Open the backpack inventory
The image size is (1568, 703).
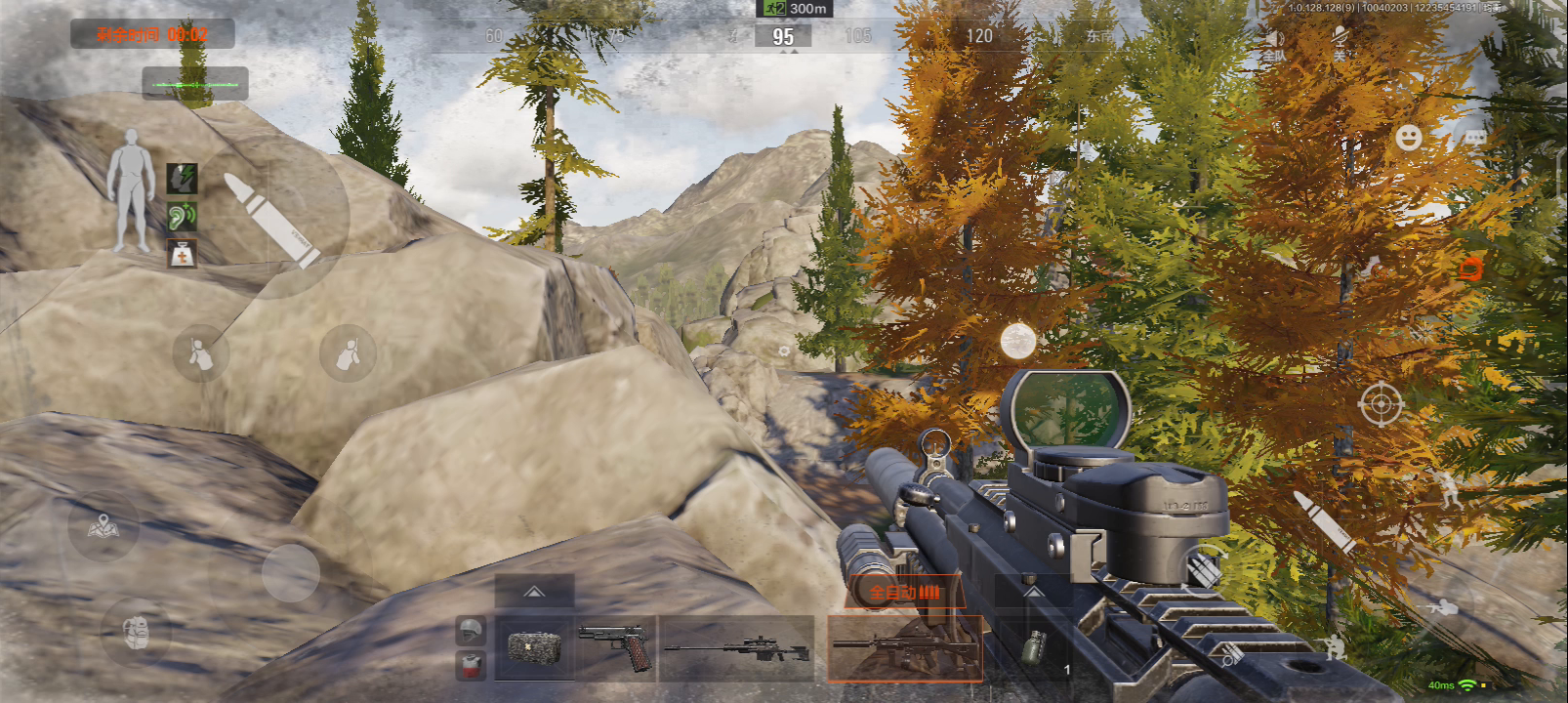[x=138, y=632]
